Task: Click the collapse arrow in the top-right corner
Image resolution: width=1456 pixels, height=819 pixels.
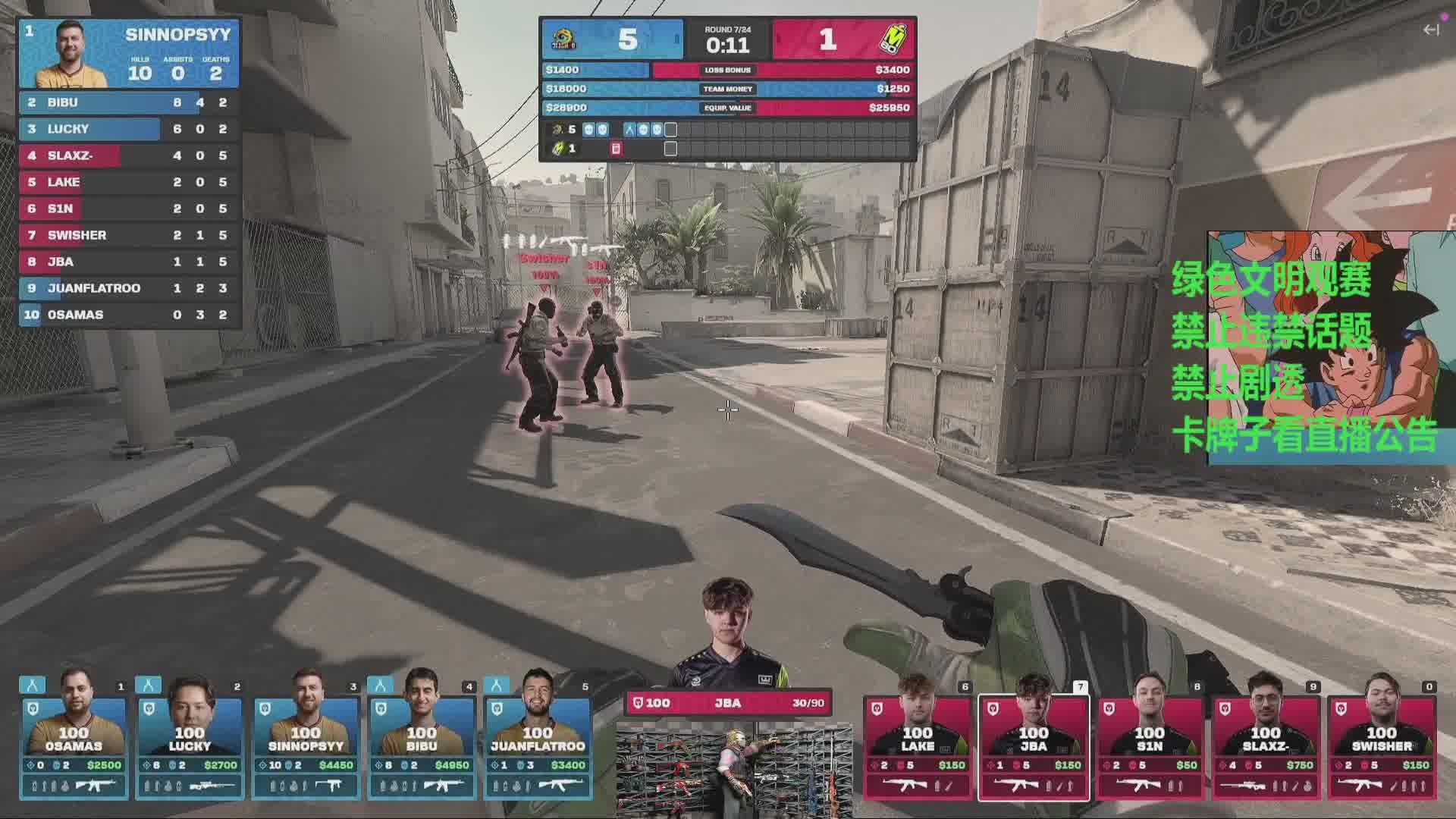Action: 1431,30
